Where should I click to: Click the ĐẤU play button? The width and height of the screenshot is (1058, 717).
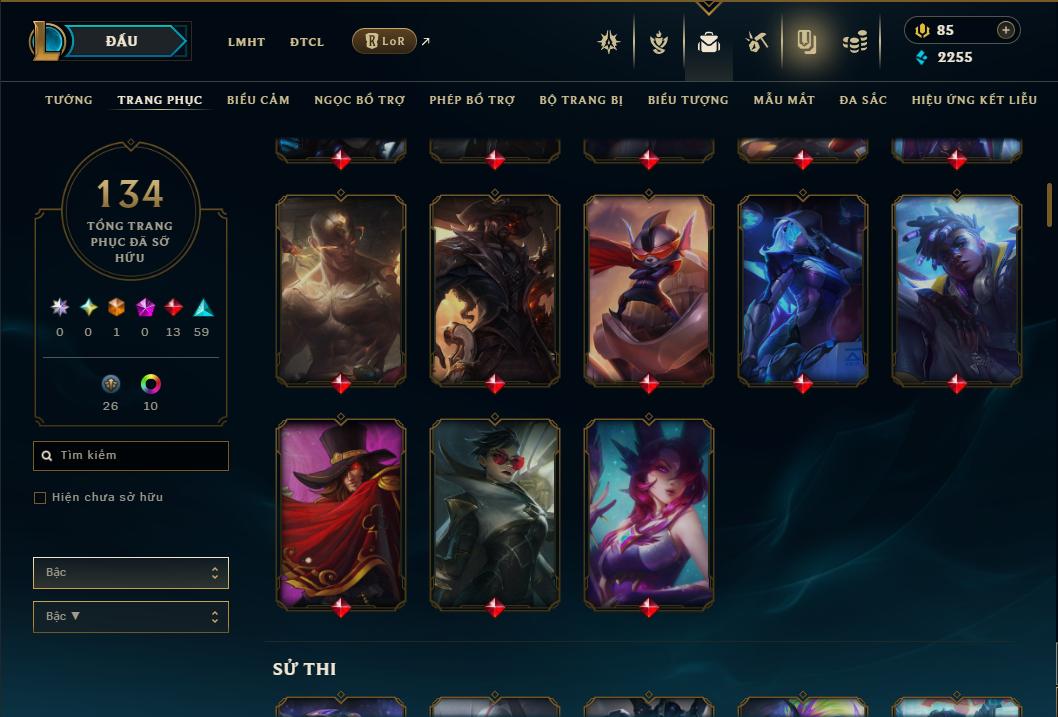(122, 41)
